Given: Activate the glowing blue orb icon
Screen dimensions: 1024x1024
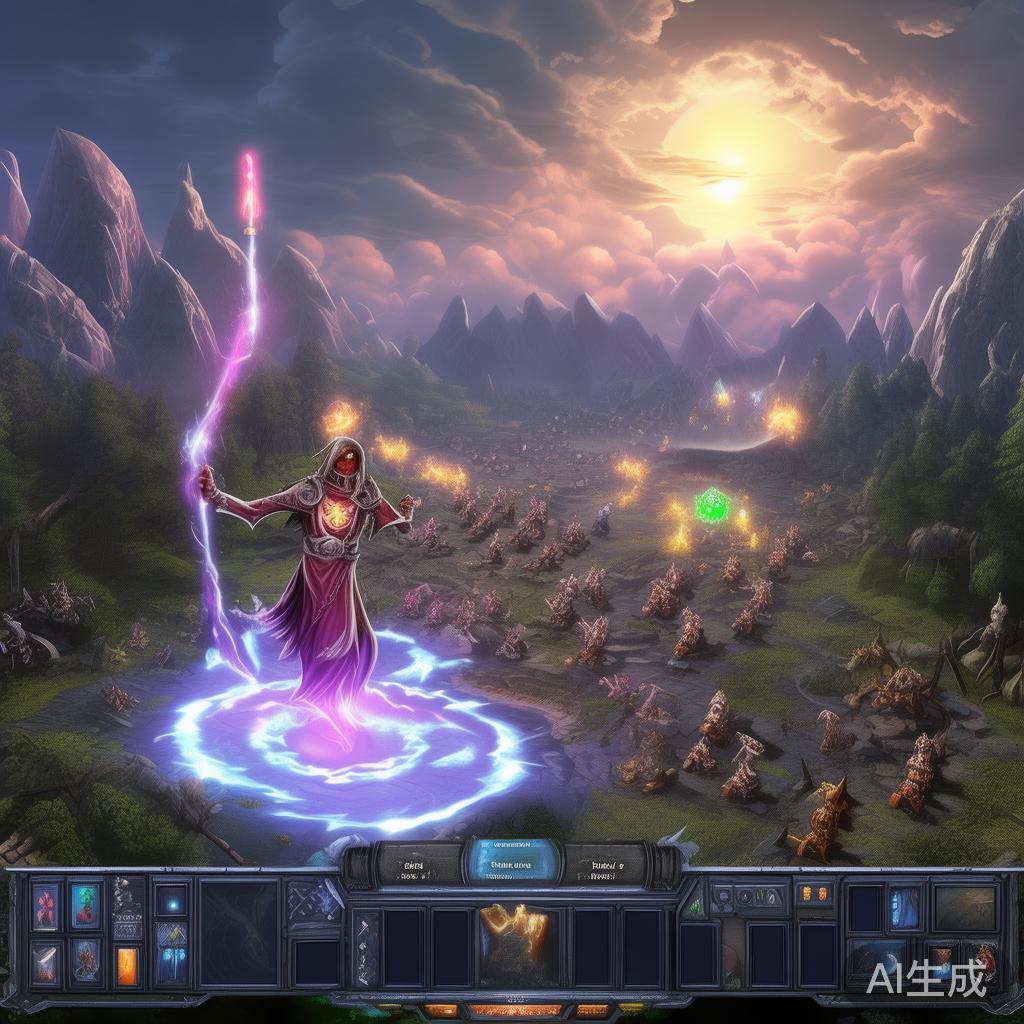Looking at the screenshot, I should pyautogui.click(x=171, y=900).
